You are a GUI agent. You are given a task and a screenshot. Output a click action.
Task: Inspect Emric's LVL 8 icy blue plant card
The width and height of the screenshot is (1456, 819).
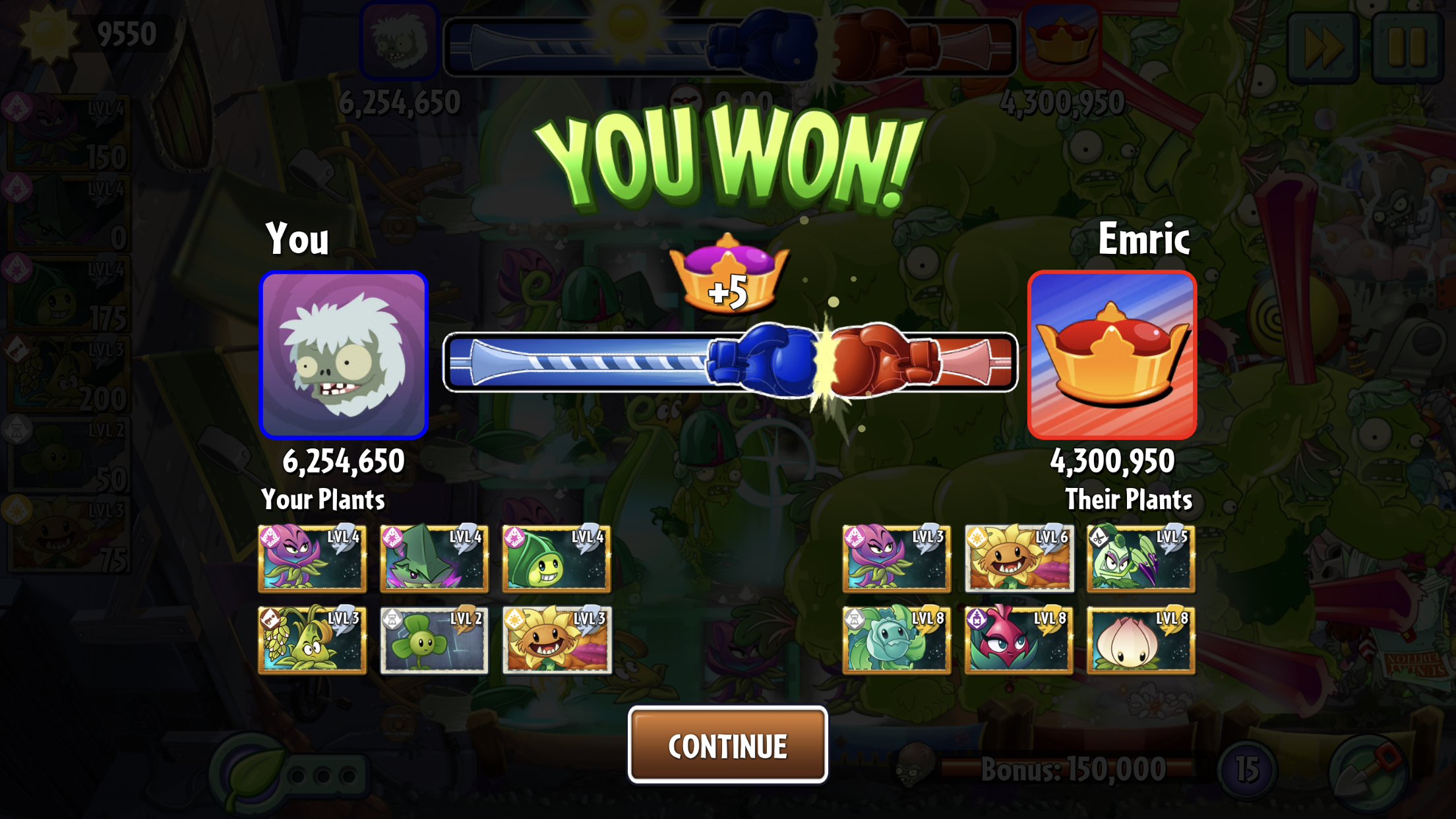(896, 640)
